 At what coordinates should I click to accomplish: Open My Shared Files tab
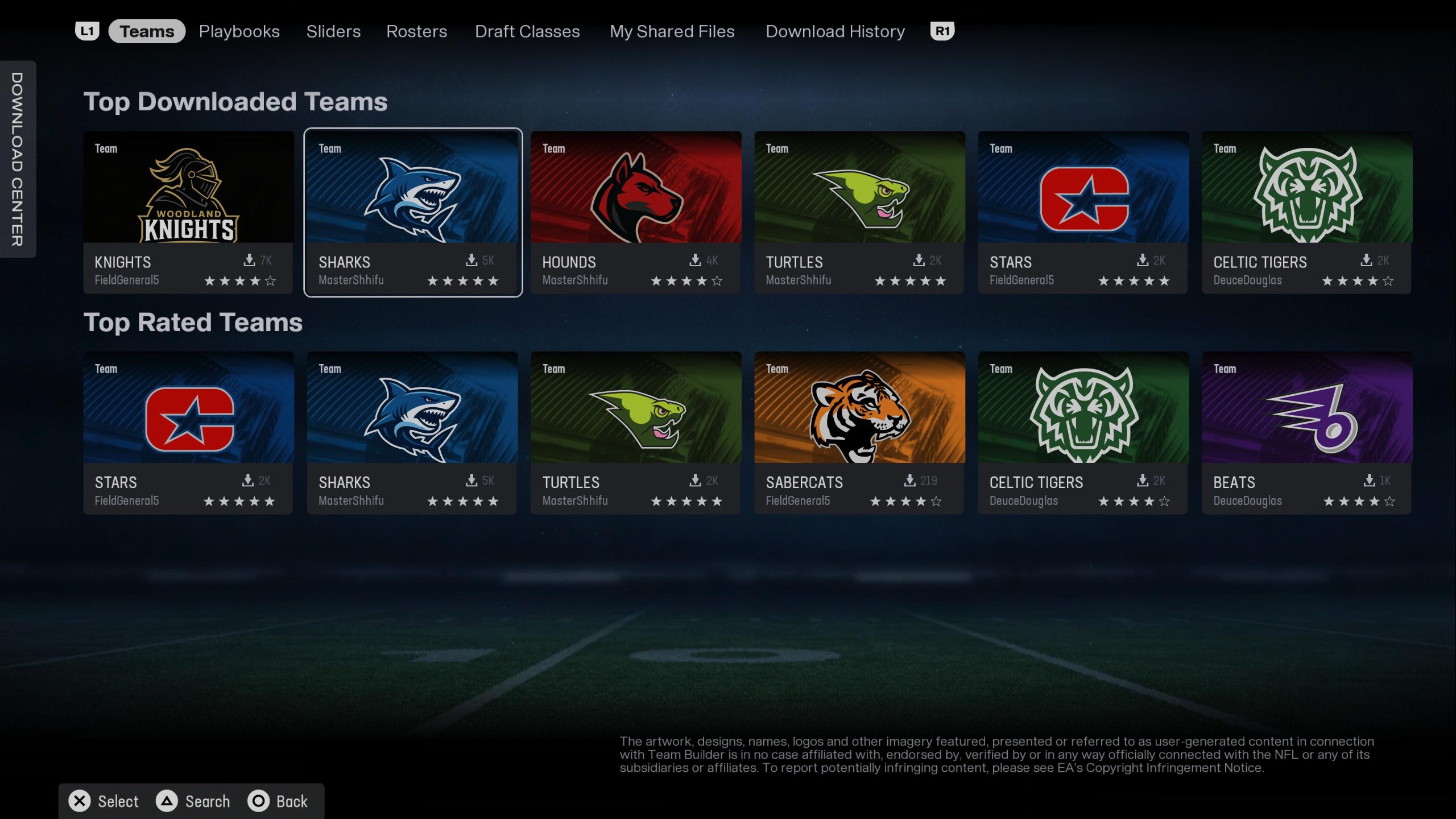tap(672, 31)
